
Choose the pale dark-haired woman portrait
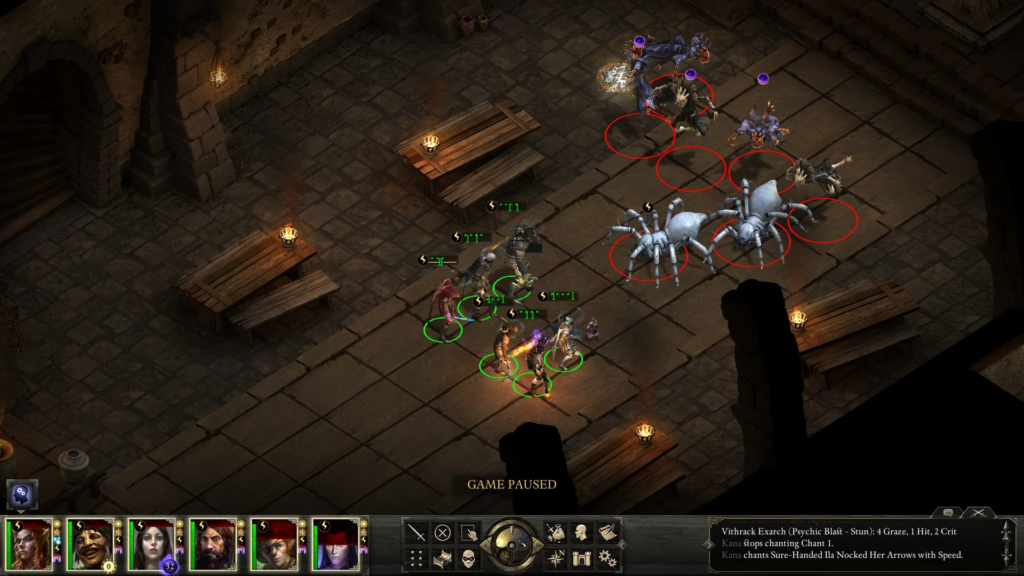coord(153,545)
